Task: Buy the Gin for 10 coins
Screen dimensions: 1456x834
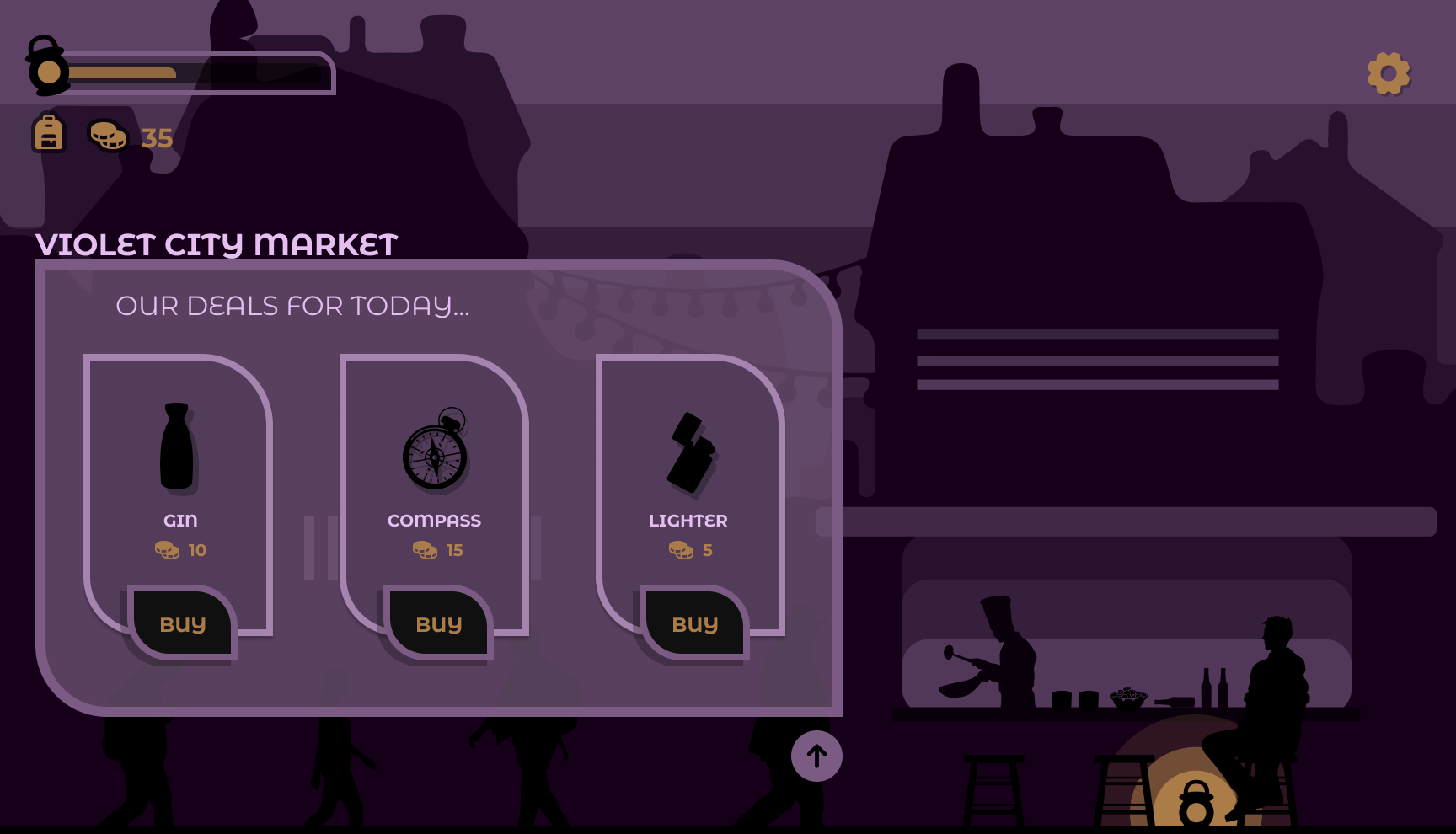Action: coord(183,624)
